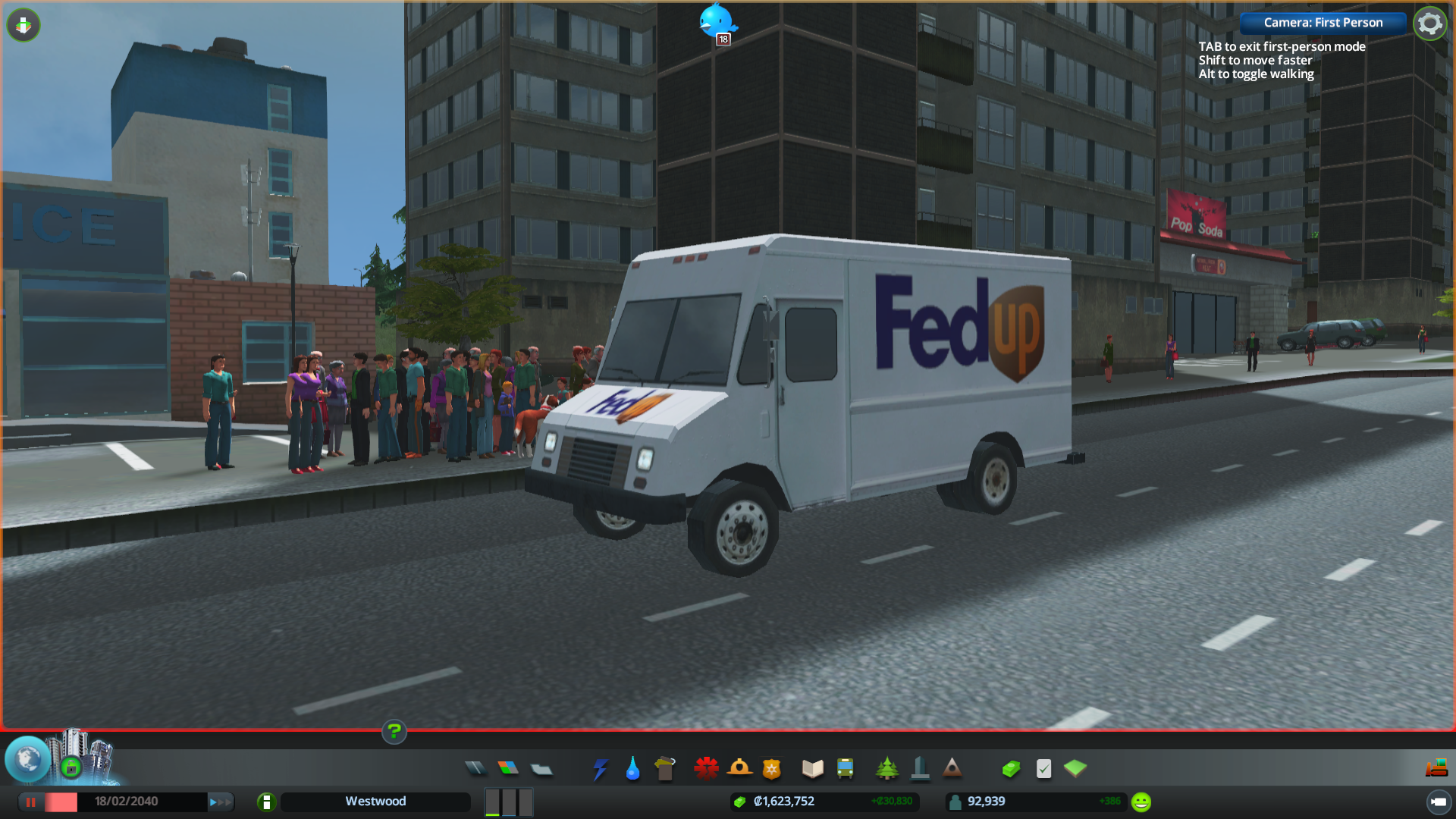Open the Fire Department helmet menu
Image resolution: width=1456 pixels, height=819 pixels.
point(739,769)
